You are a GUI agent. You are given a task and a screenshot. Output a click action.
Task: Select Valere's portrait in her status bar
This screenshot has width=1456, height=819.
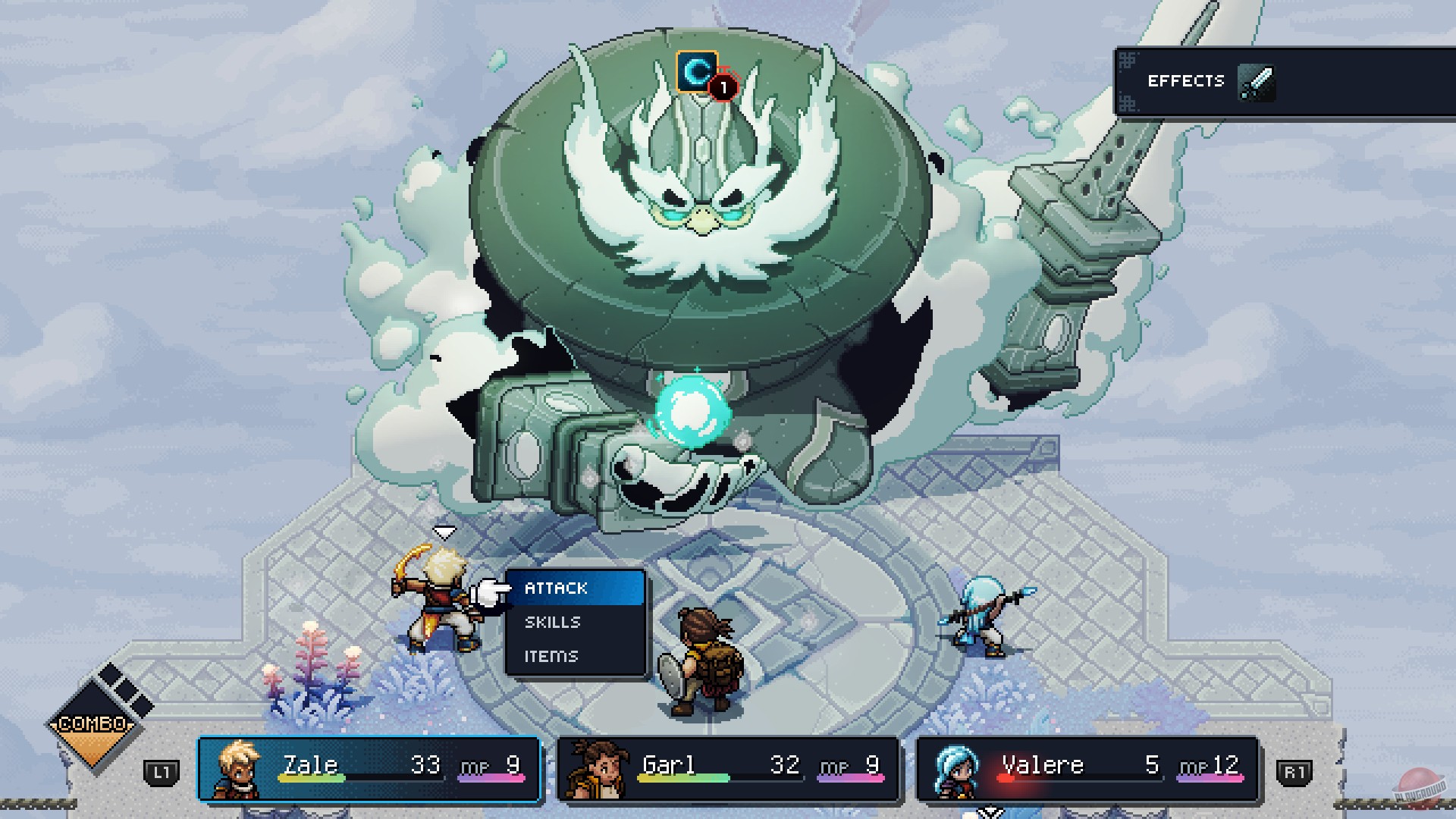pos(958,770)
